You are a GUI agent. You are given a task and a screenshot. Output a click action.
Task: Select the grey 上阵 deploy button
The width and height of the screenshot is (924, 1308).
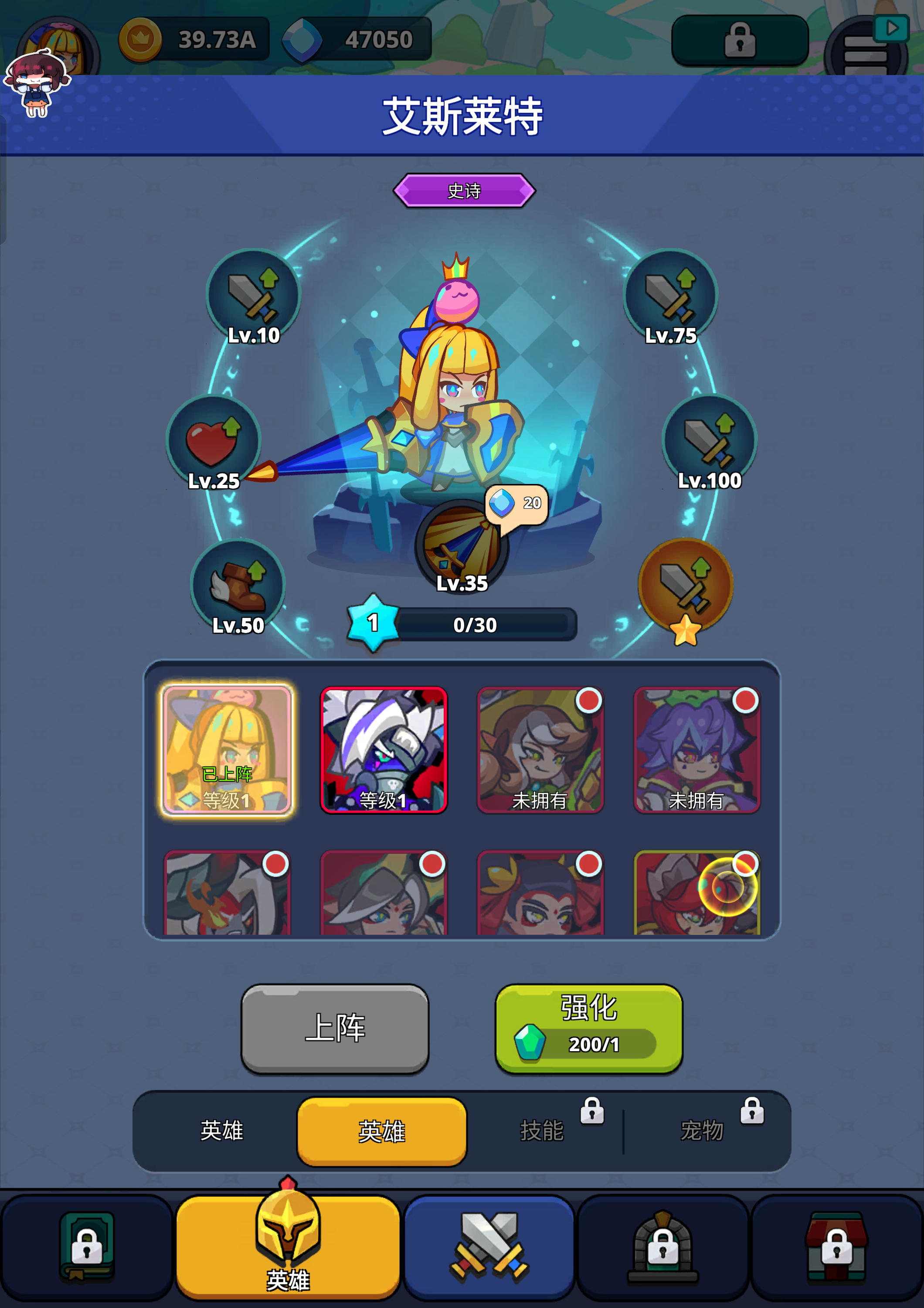pyautogui.click(x=335, y=1028)
